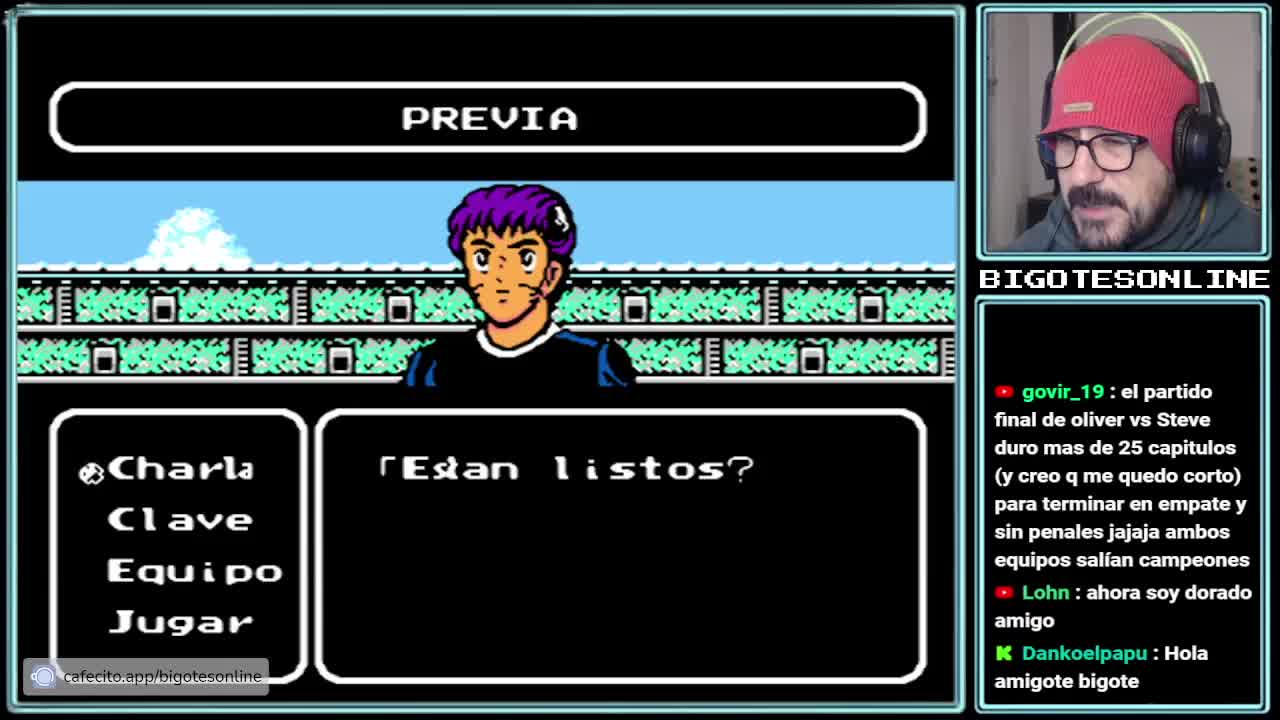
Task: Select the Charla menu option
Action: 180,469
